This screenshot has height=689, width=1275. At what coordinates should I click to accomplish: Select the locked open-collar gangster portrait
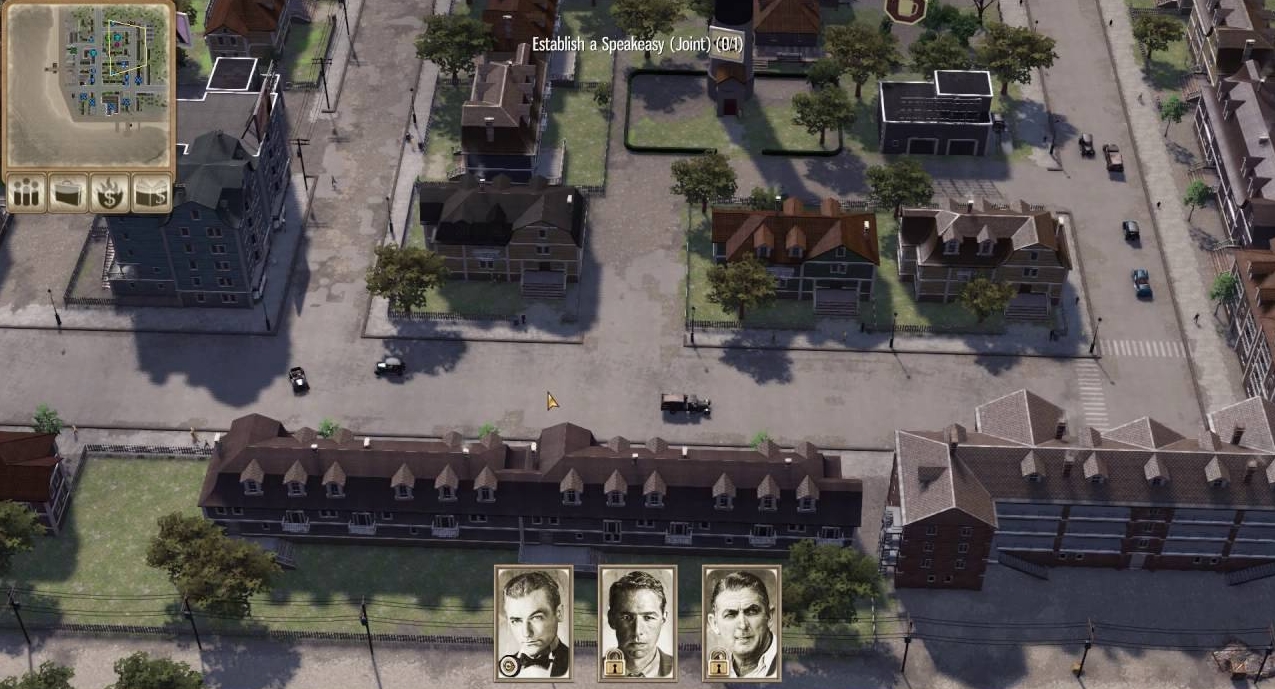click(741, 623)
